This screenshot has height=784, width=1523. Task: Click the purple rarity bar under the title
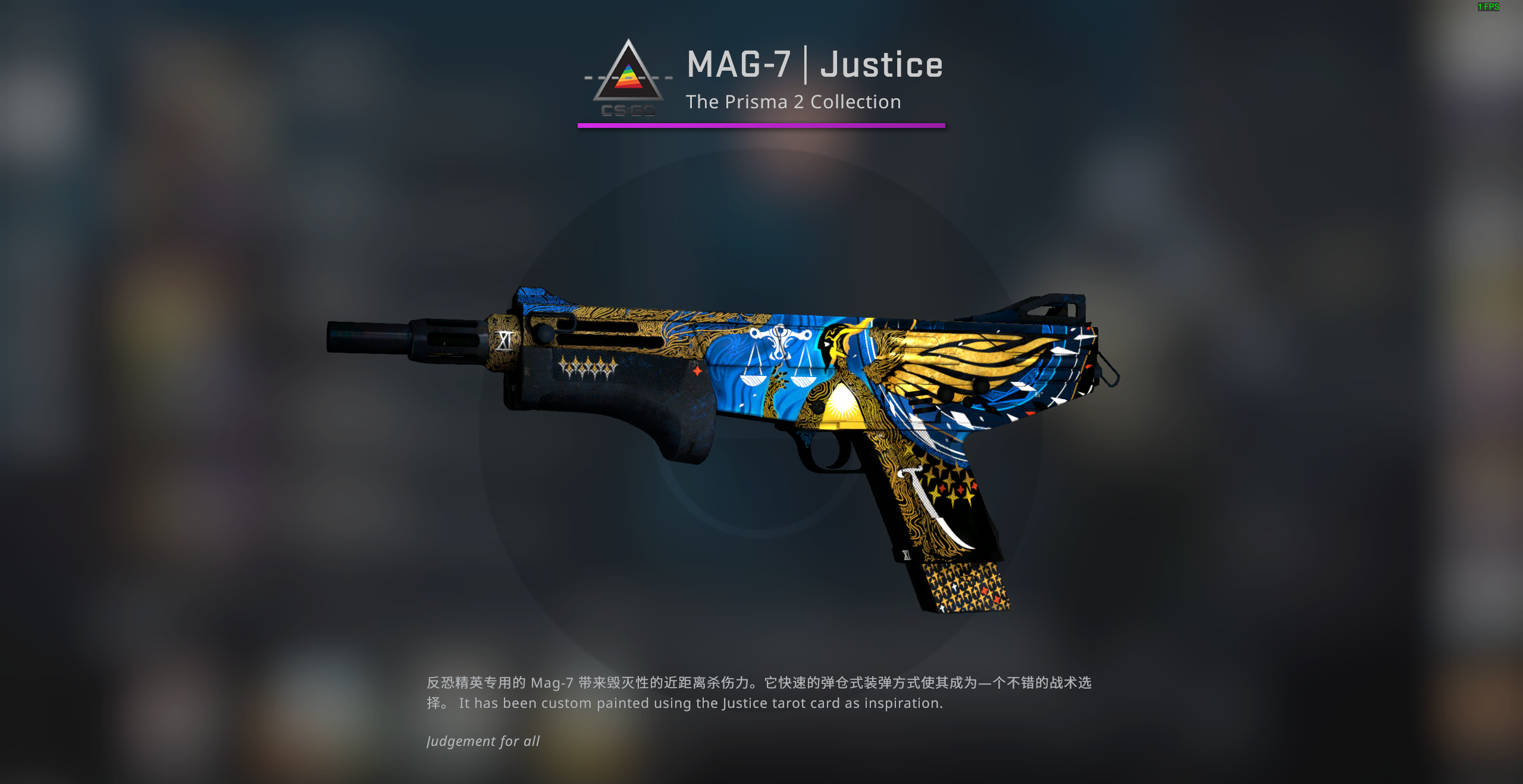[x=761, y=126]
